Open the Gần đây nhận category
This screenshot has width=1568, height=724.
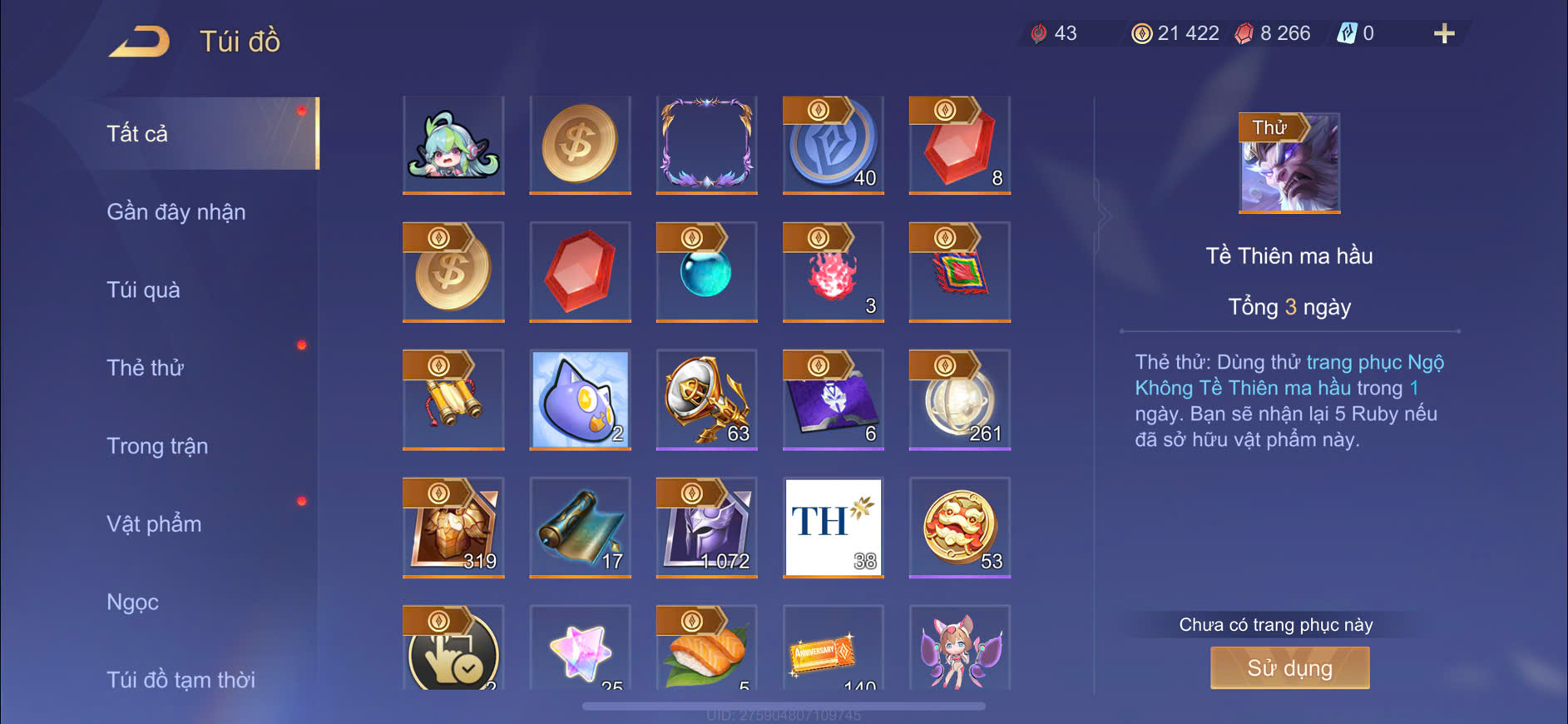tap(176, 212)
